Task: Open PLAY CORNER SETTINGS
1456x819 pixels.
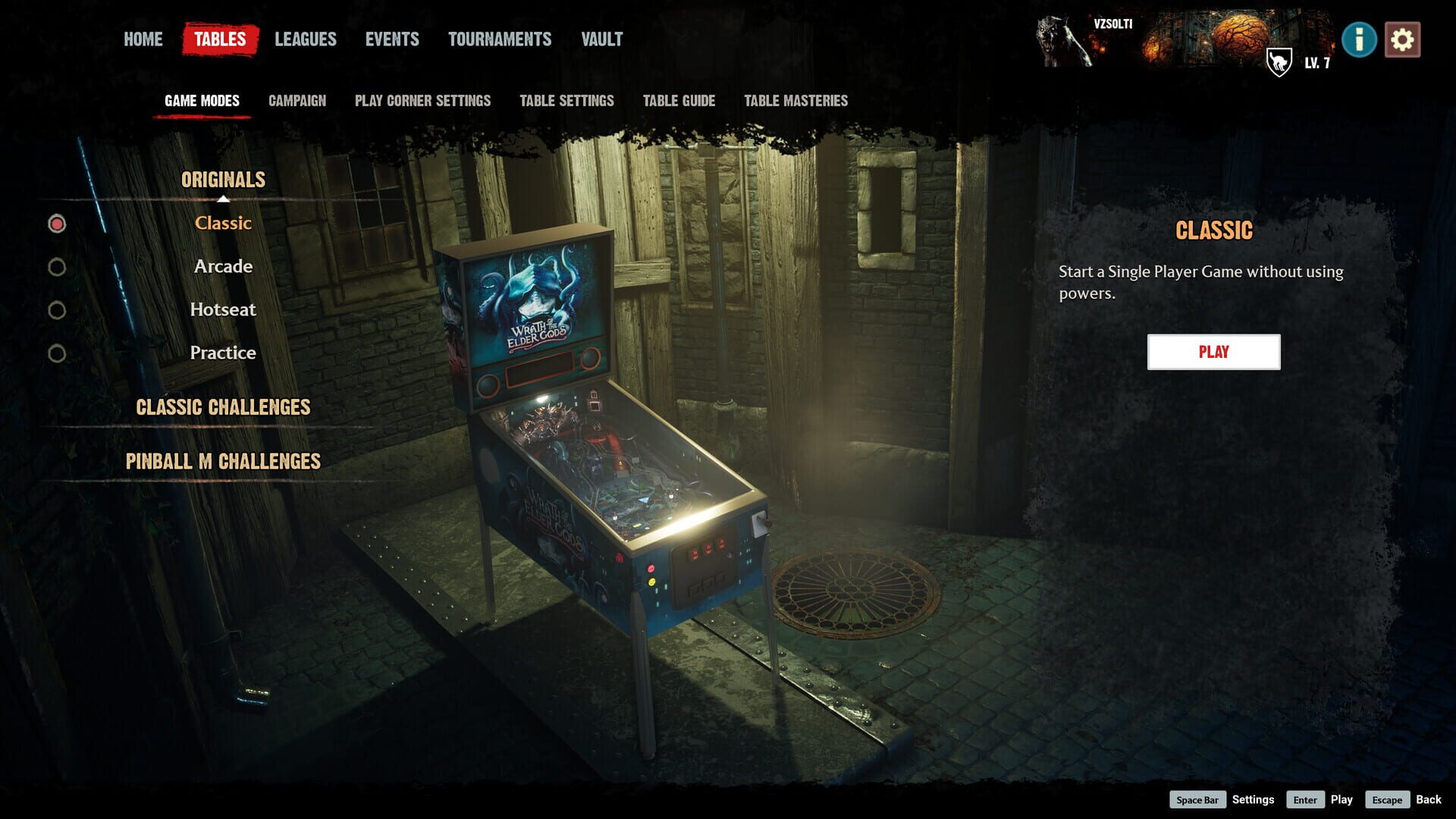Action: pyautogui.click(x=422, y=99)
